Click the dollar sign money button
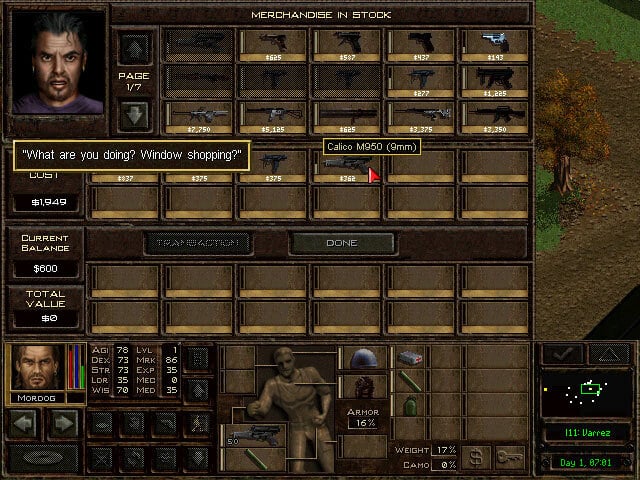Screen dimensions: 640x480 (477, 458)
